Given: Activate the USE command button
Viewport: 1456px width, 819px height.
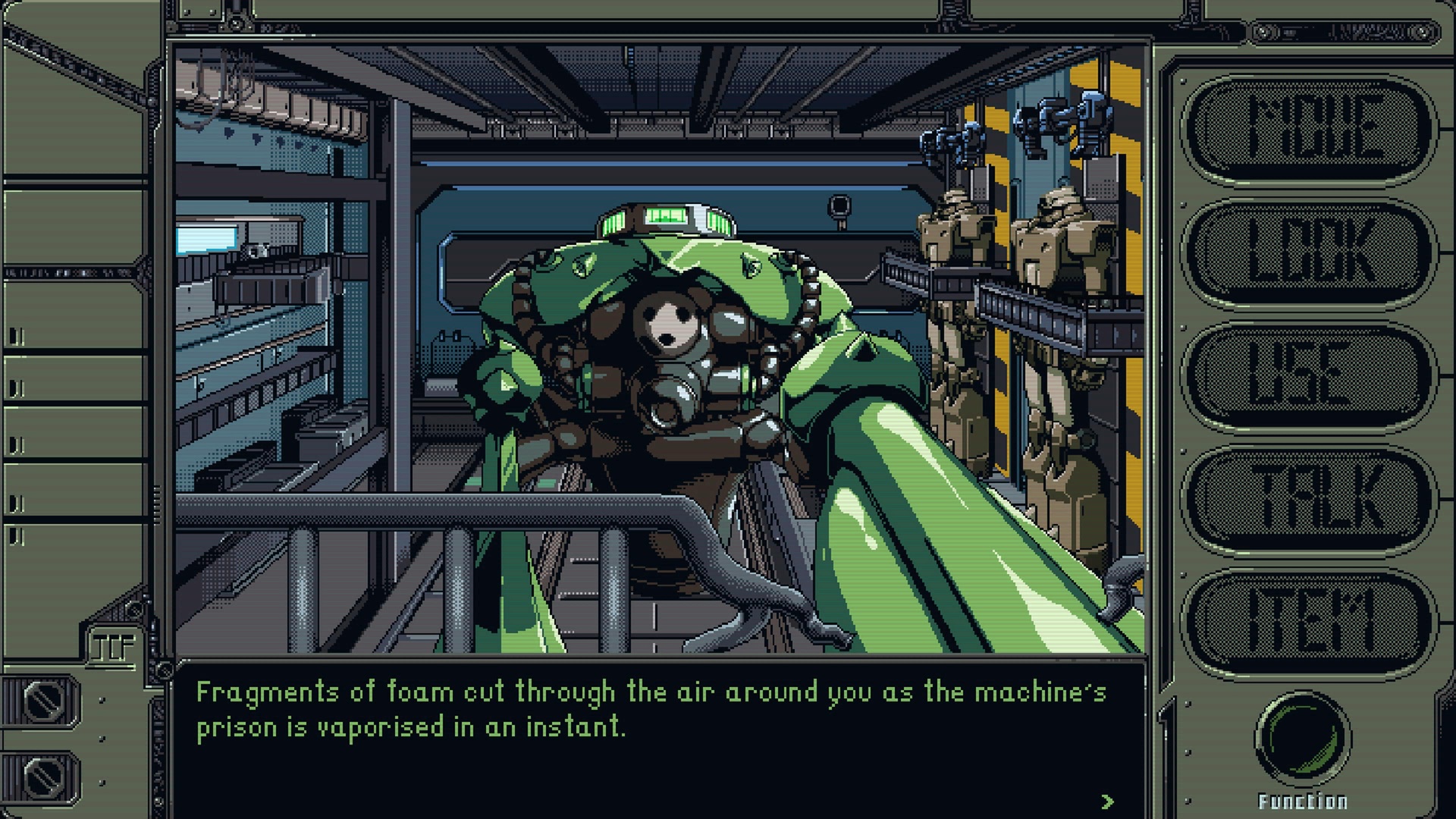Looking at the screenshot, I should coord(1310,375).
